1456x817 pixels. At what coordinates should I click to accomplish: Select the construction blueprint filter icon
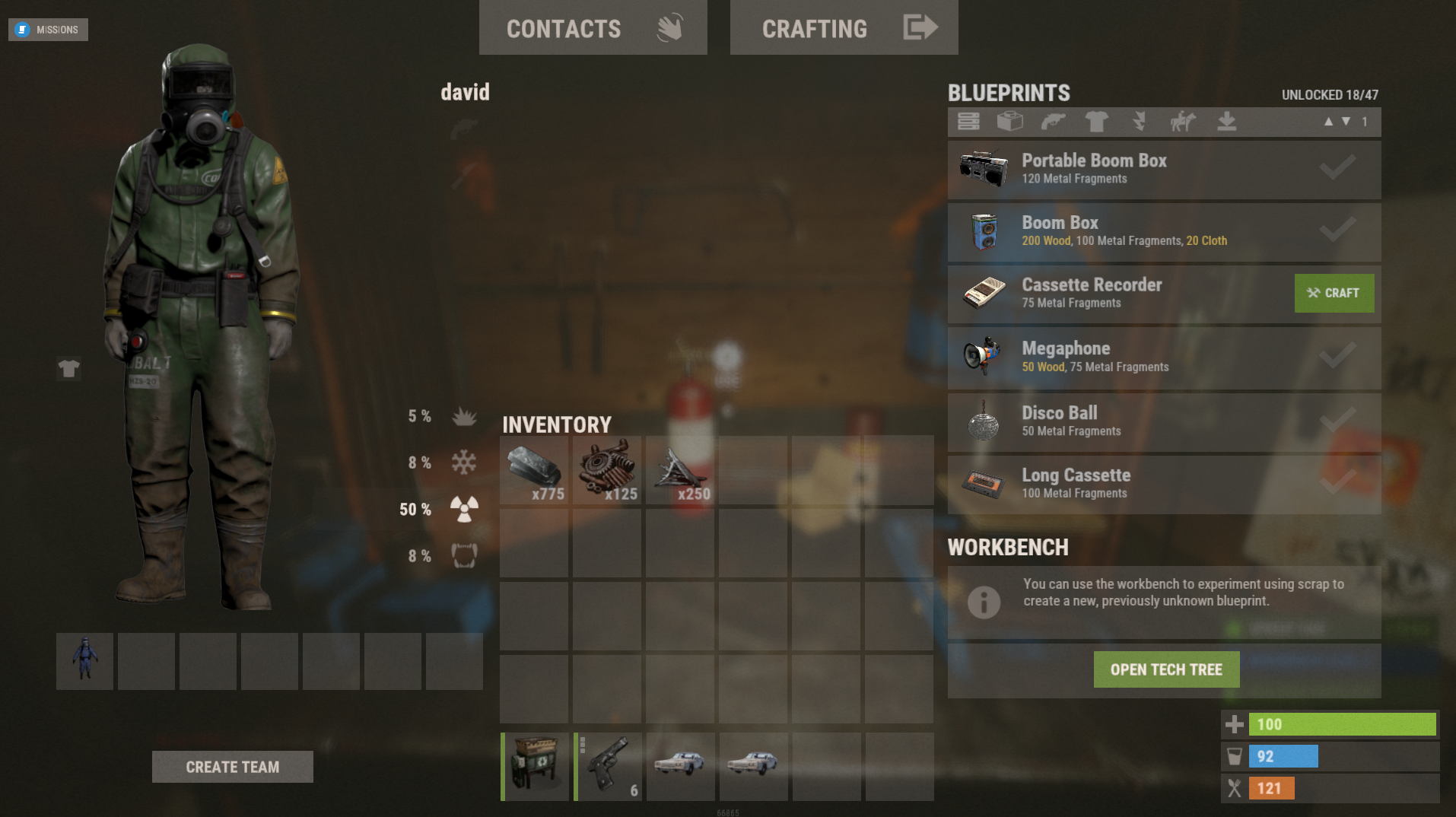1010,122
